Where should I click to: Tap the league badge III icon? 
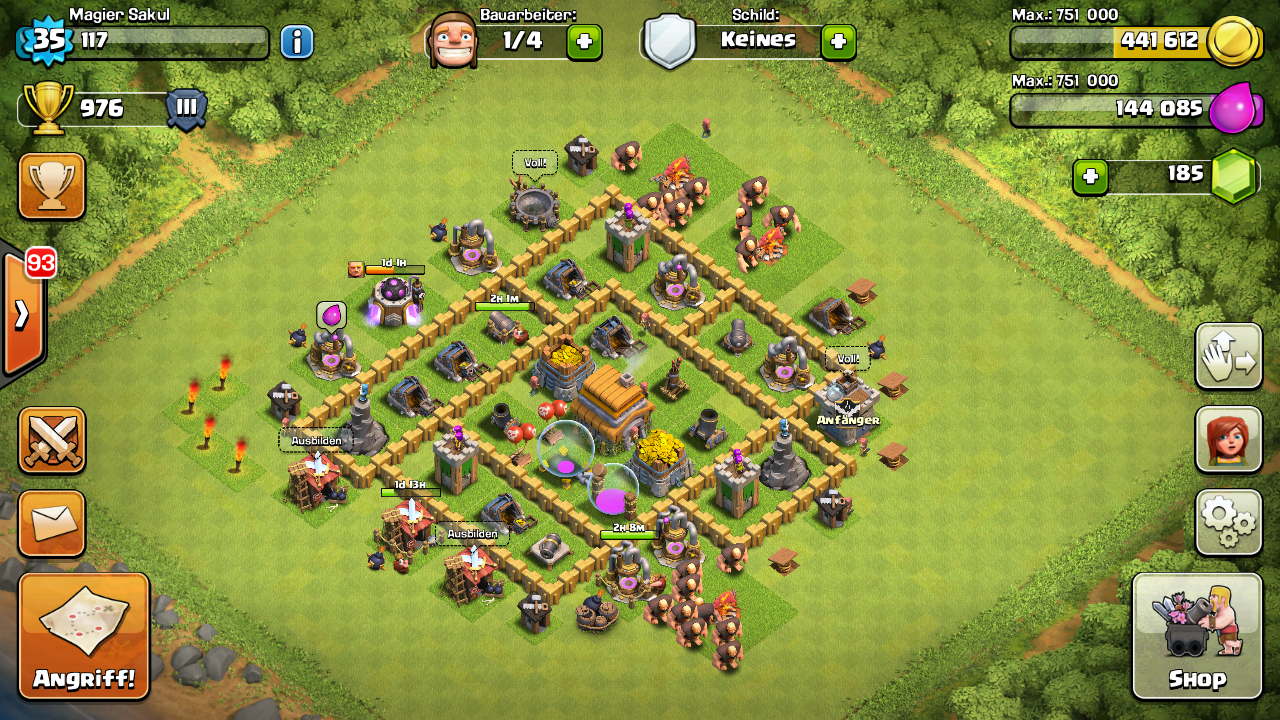point(186,108)
